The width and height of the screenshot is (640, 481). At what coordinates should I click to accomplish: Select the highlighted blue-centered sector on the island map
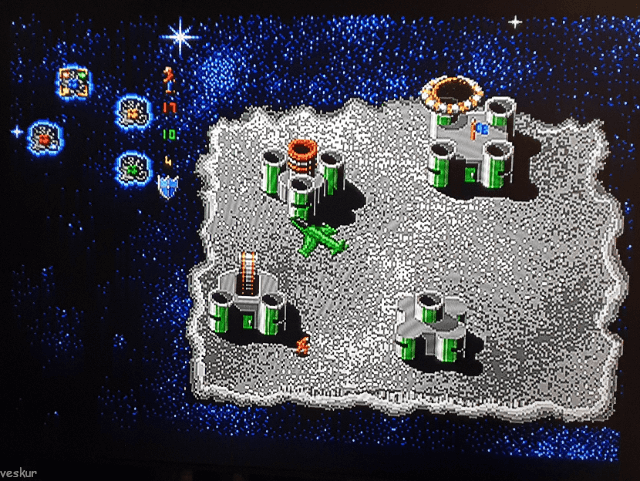[74, 82]
